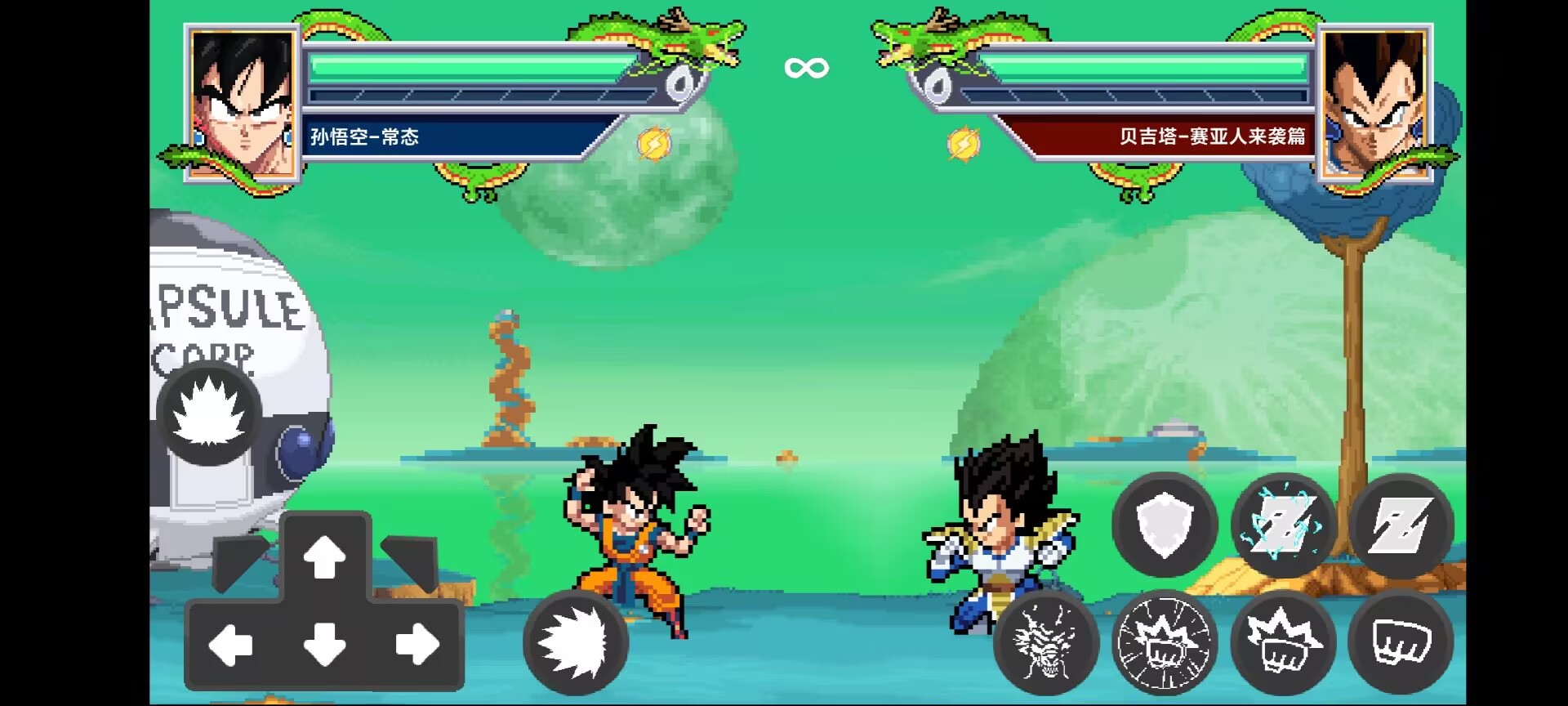Screen dimensions: 1568x706
Task: Use the dash burst button beside the D-pad
Action: click(576, 642)
